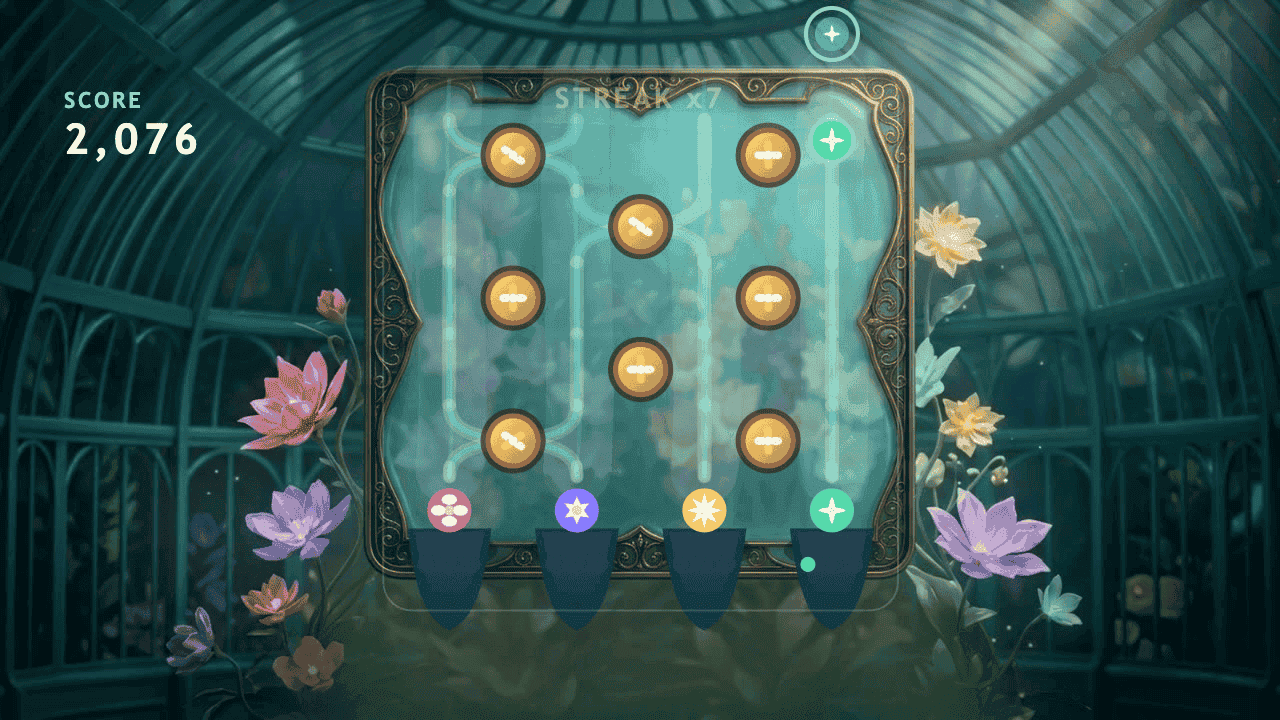This screenshot has width=1280, height=720.
Task: Flip the middle-left golden switch
Action: pyautogui.click(x=512, y=296)
